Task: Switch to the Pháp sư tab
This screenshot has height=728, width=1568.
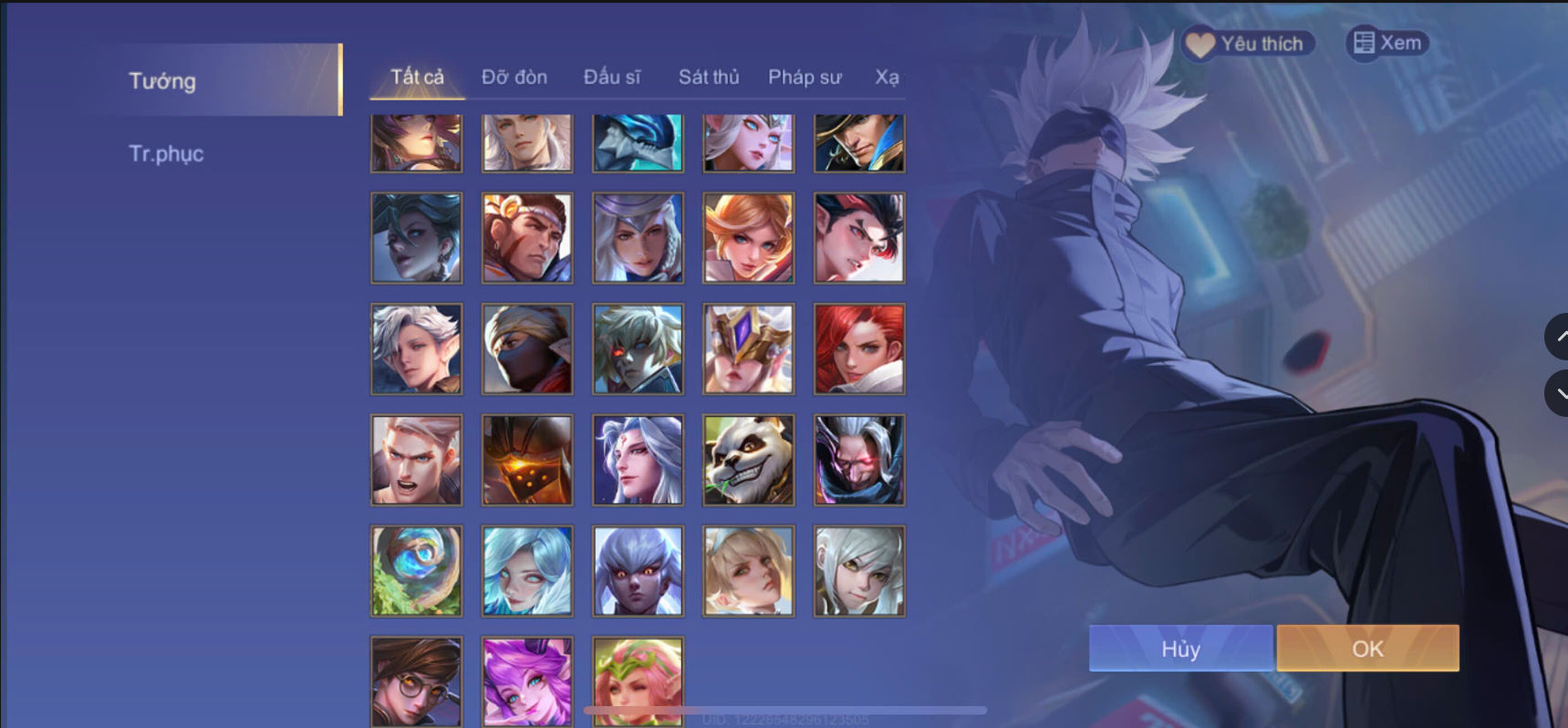Action: 805,77
